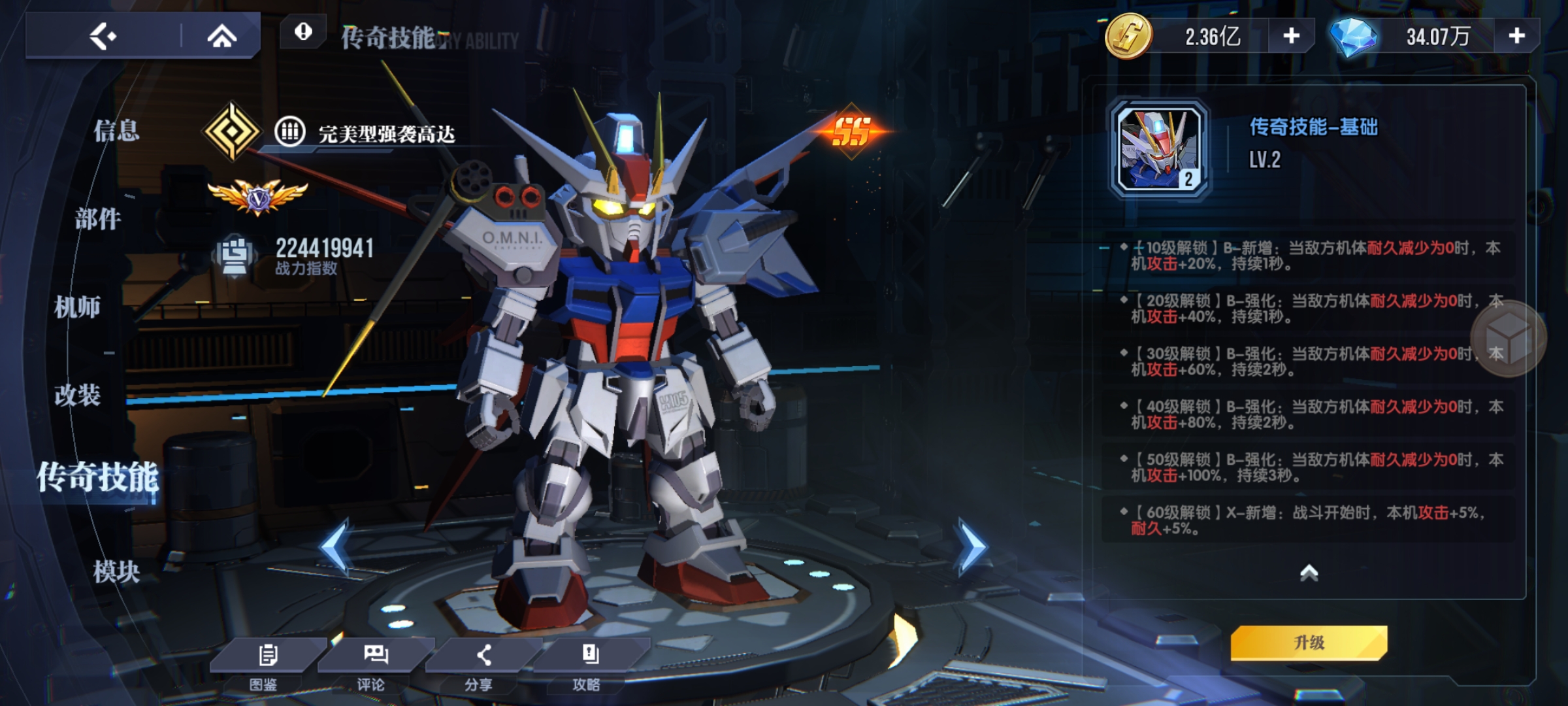Viewport: 1568px width, 706px height.
Task: Select the 传奇技能 tab
Action: 97,477
